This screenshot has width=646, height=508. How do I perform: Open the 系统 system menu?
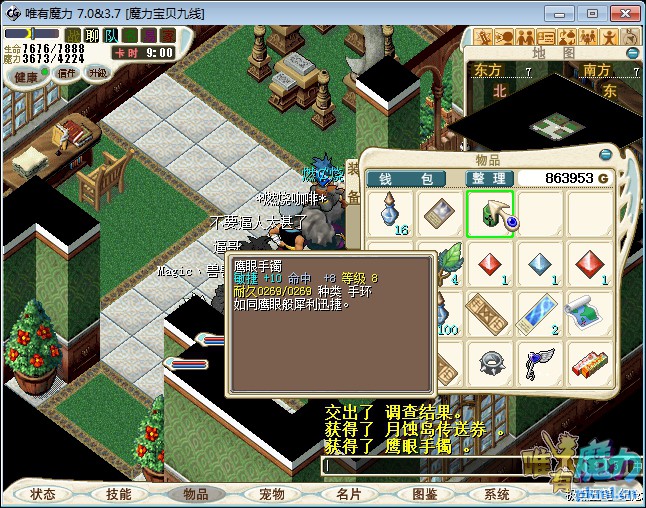[x=497, y=494]
